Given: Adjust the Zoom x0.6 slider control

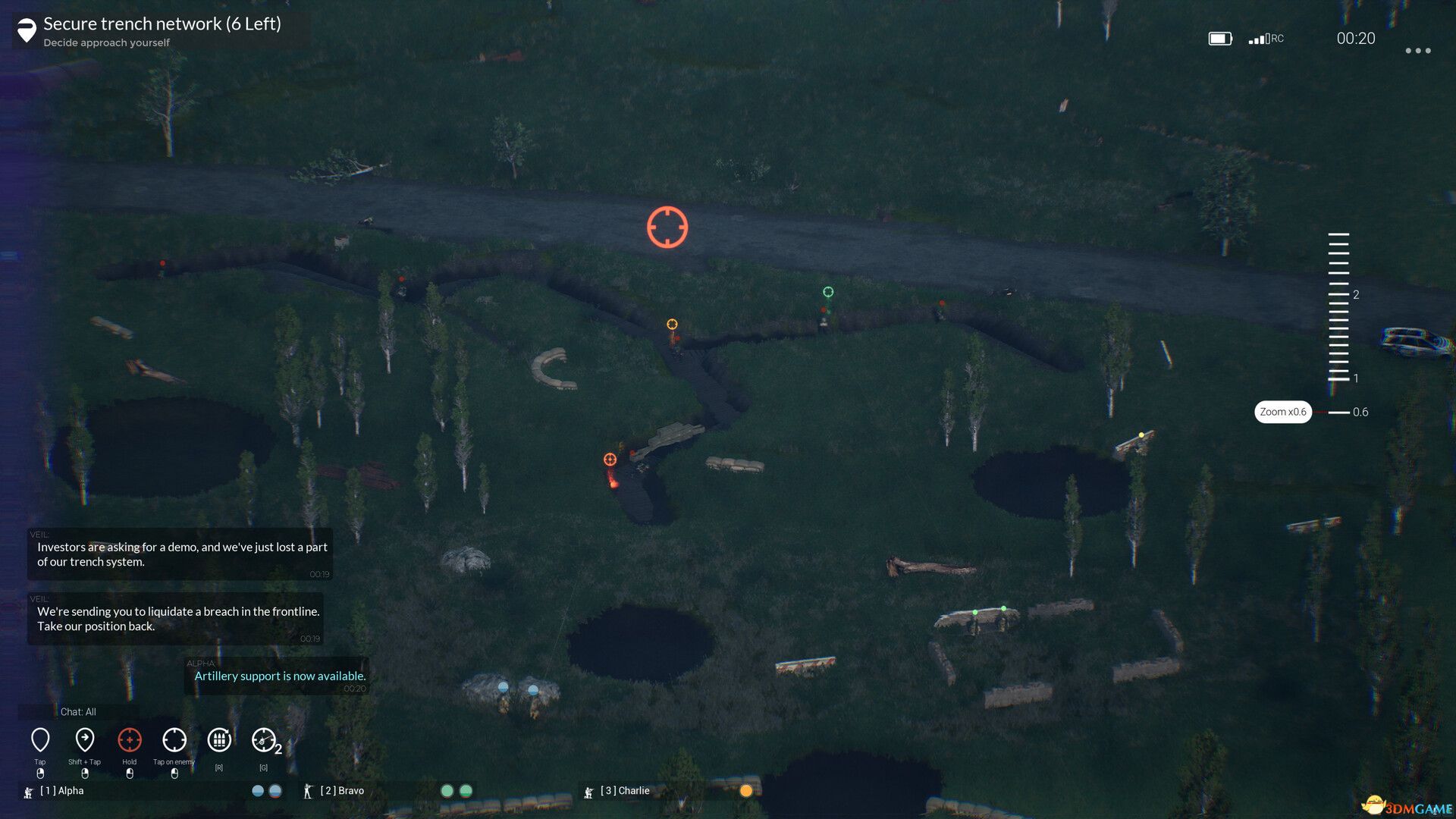Looking at the screenshot, I should pos(1284,412).
